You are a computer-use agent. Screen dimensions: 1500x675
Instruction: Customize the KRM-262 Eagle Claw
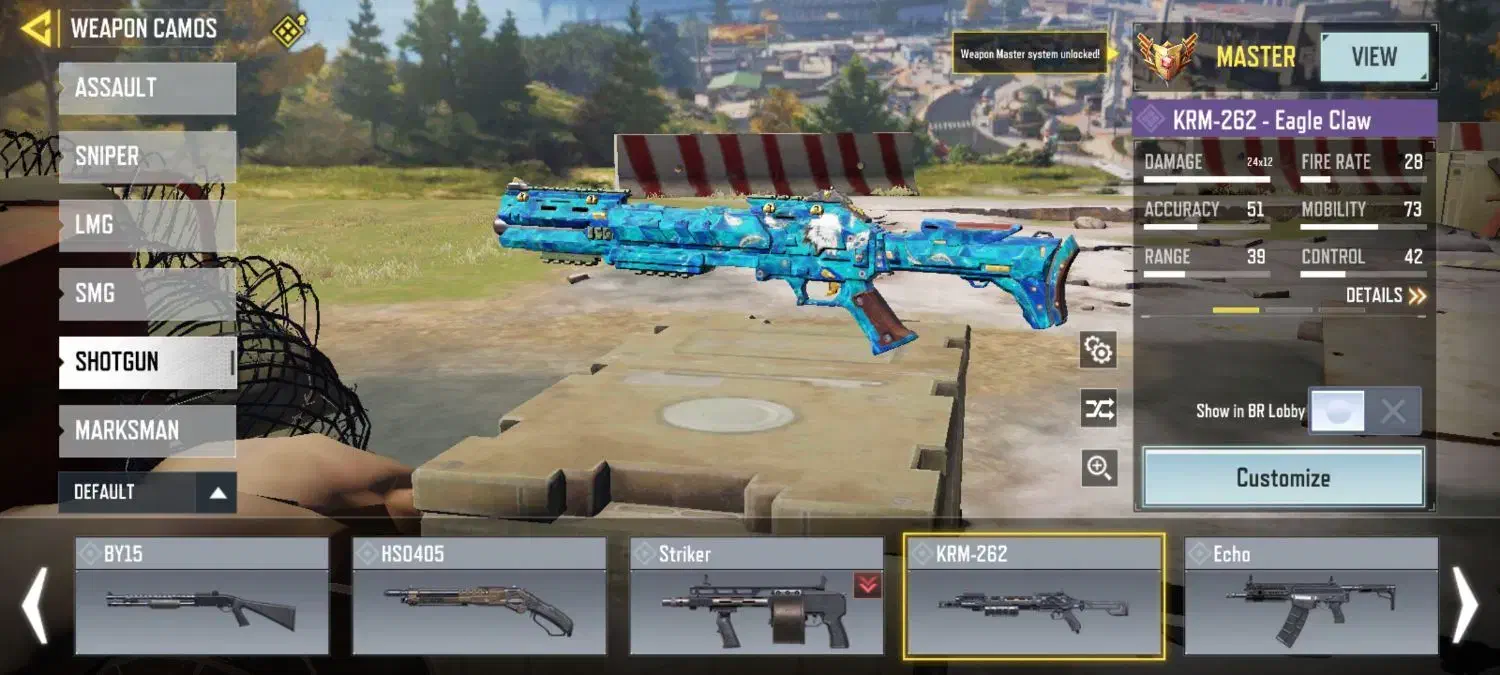(x=1283, y=478)
